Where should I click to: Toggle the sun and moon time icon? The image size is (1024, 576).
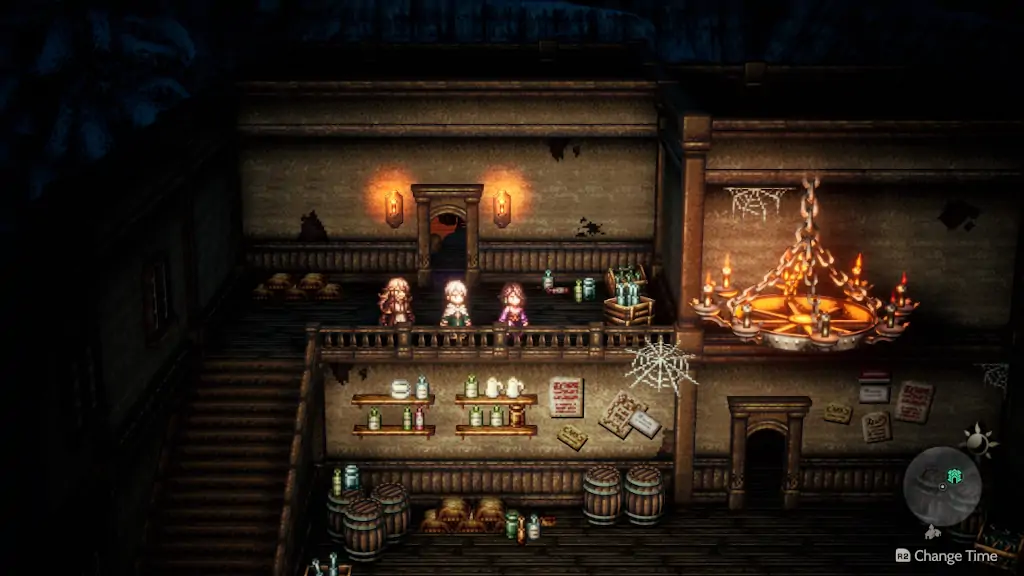[x=975, y=440]
